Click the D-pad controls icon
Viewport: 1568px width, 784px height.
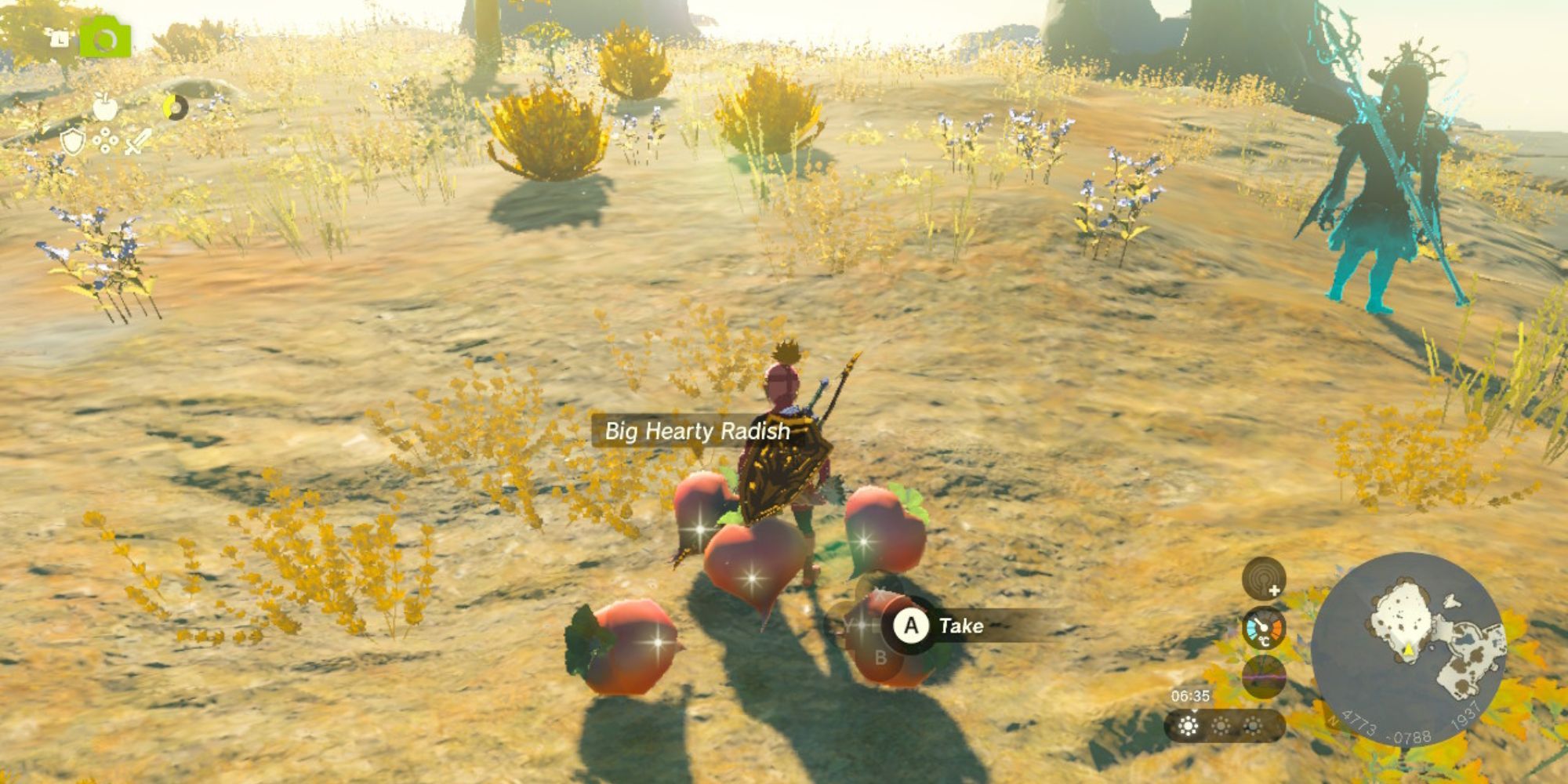(x=105, y=141)
